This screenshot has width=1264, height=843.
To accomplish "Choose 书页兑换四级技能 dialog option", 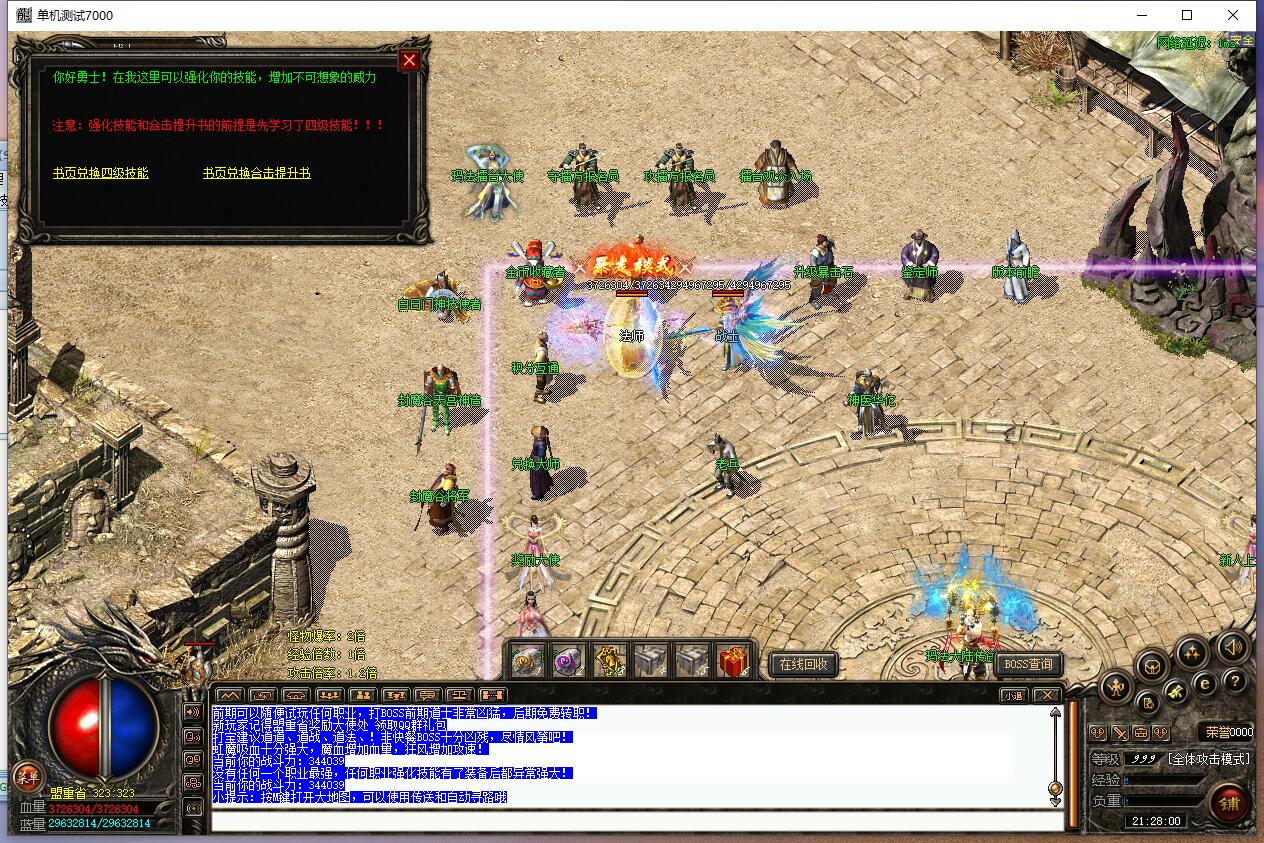I will click(x=101, y=173).
